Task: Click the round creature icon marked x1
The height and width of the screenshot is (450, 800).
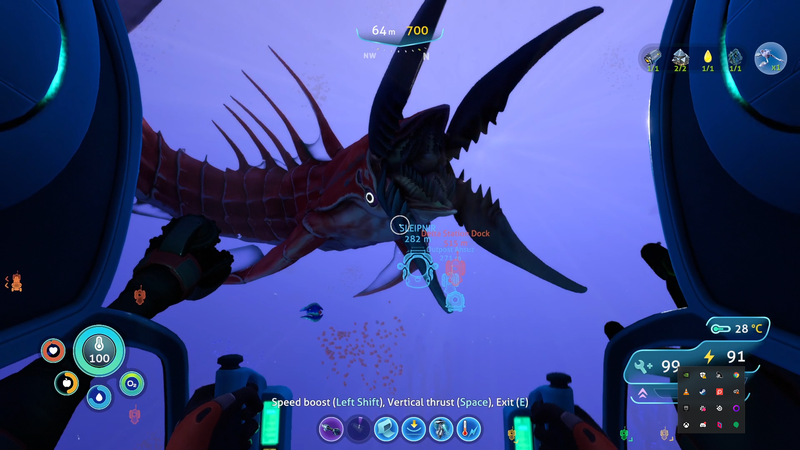Action: click(x=770, y=57)
